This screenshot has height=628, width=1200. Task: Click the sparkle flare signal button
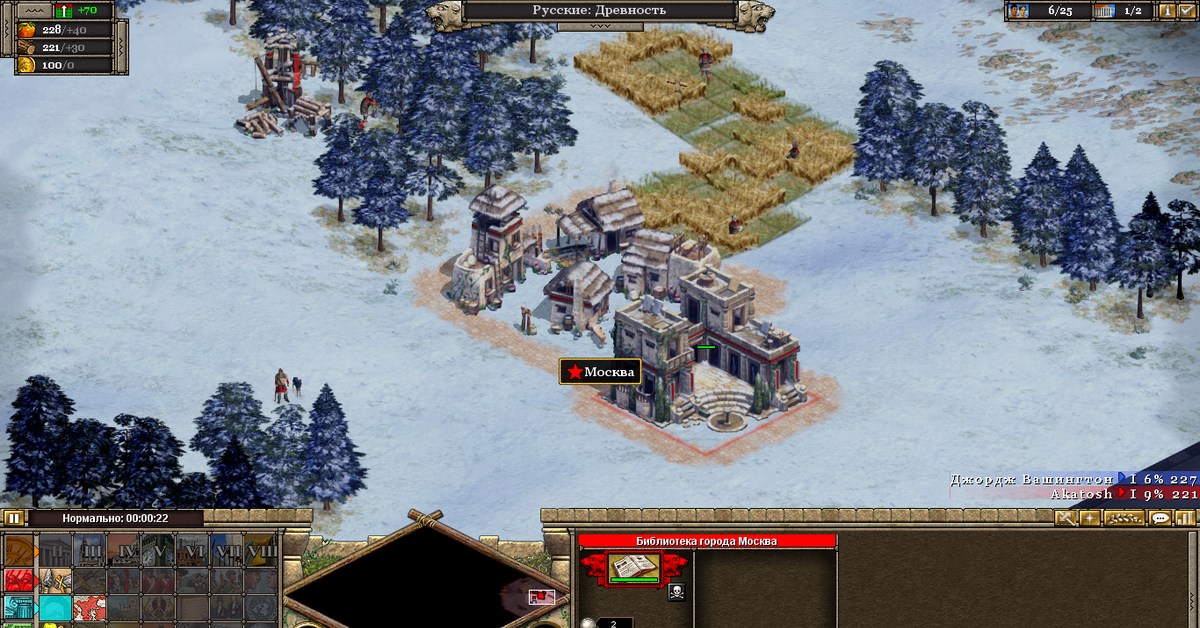(x=1089, y=518)
